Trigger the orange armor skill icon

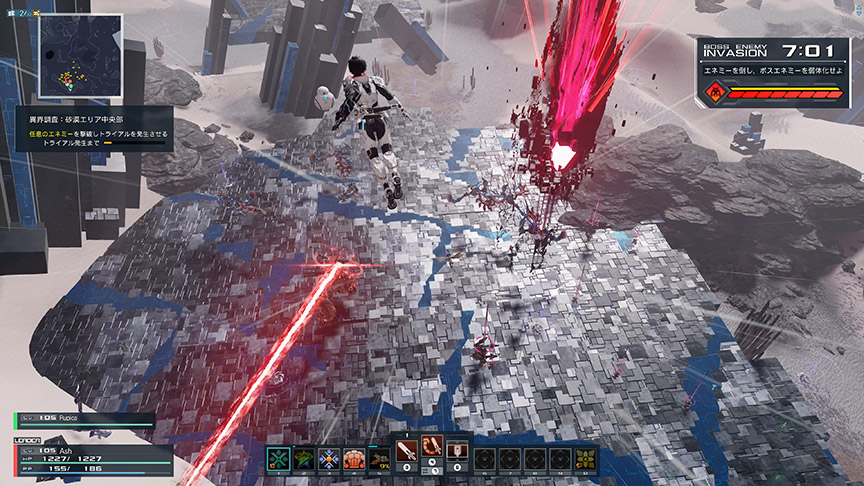(x=355, y=458)
